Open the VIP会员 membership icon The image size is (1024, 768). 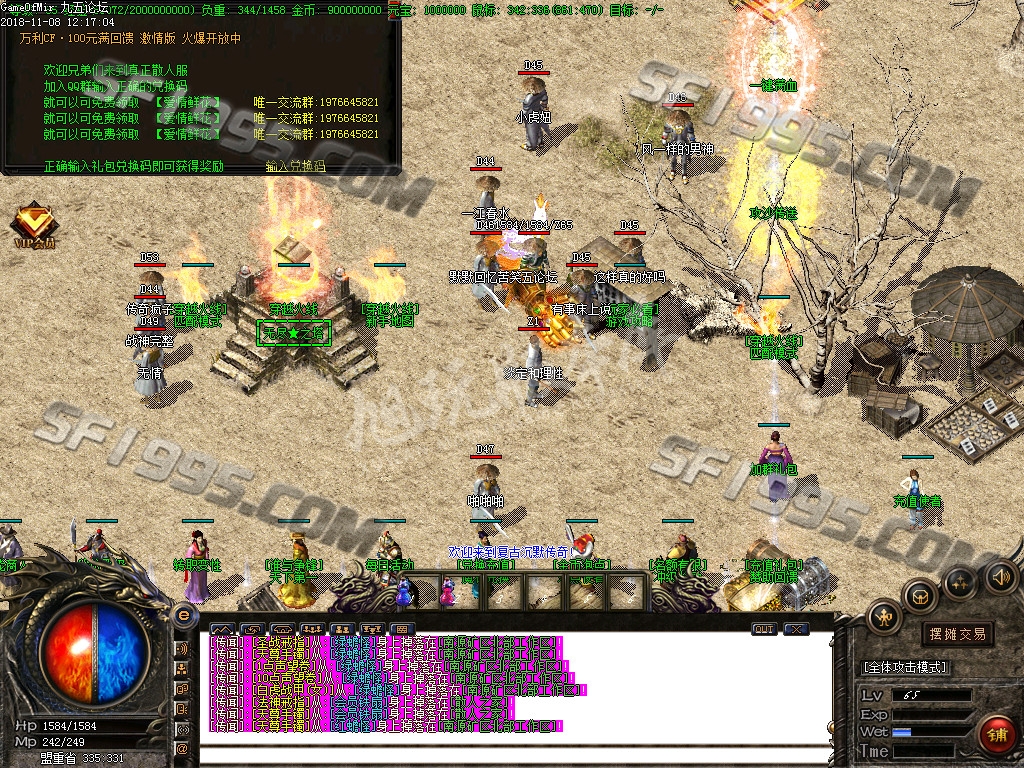pyautogui.click(x=34, y=224)
